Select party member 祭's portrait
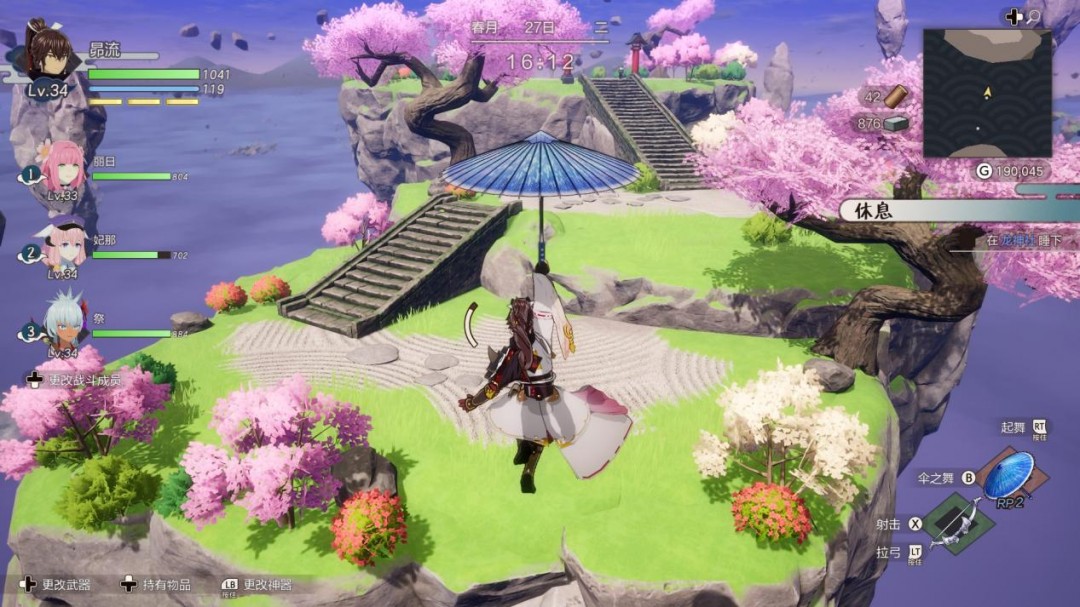 (64, 320)
